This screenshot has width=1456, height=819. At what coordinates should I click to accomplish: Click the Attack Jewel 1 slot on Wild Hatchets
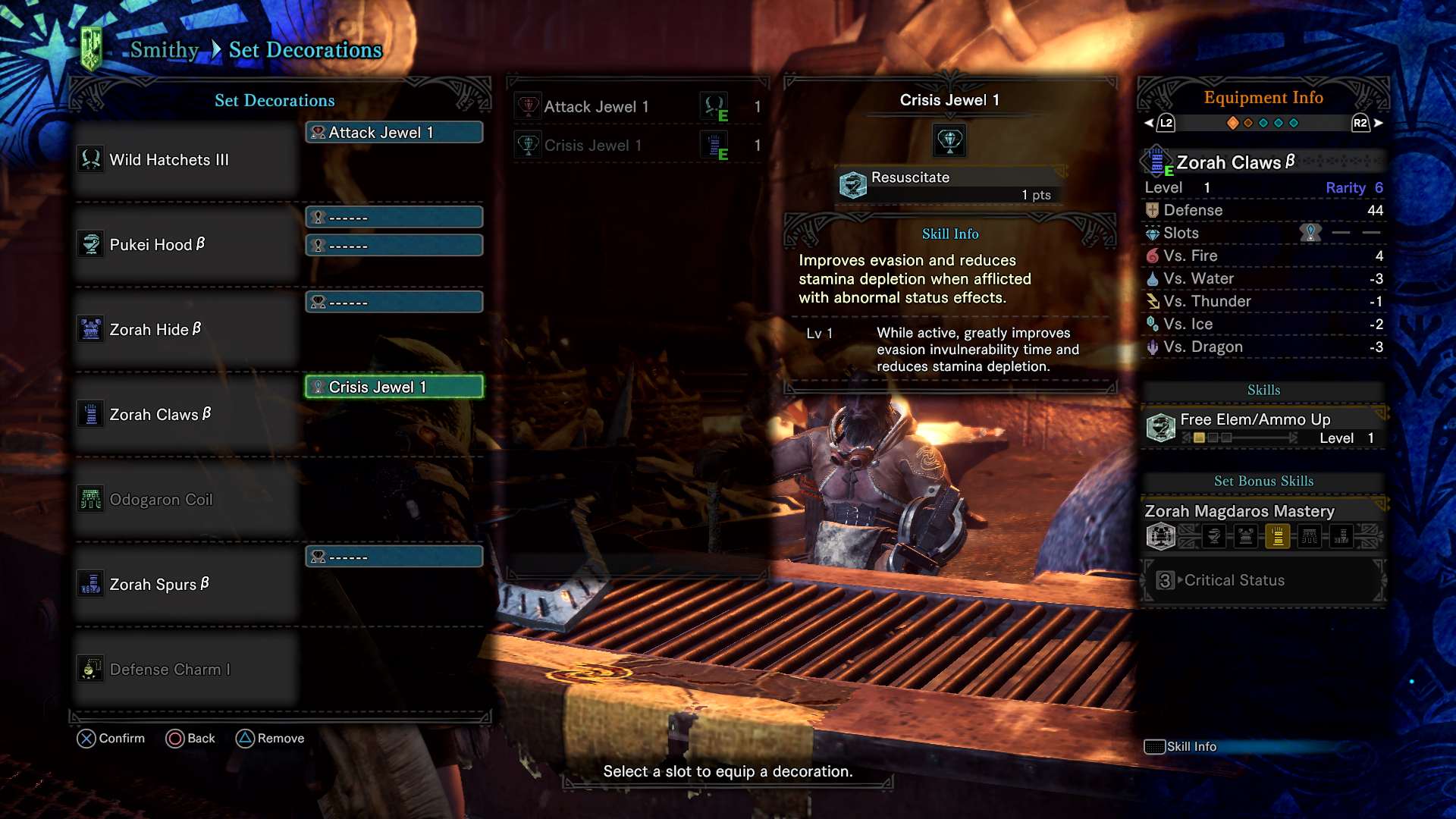(394, 133)
